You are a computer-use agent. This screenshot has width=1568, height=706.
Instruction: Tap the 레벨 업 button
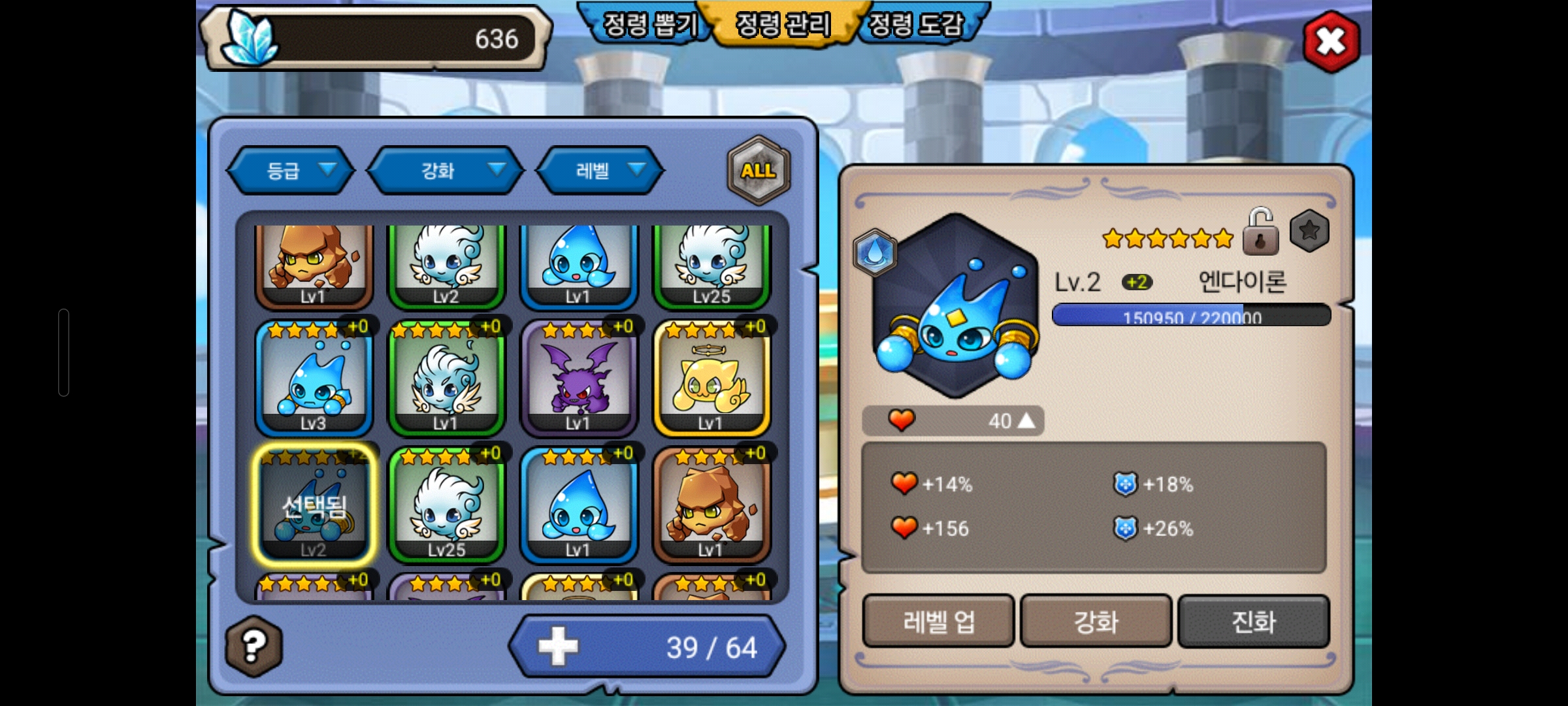(938, 621)
